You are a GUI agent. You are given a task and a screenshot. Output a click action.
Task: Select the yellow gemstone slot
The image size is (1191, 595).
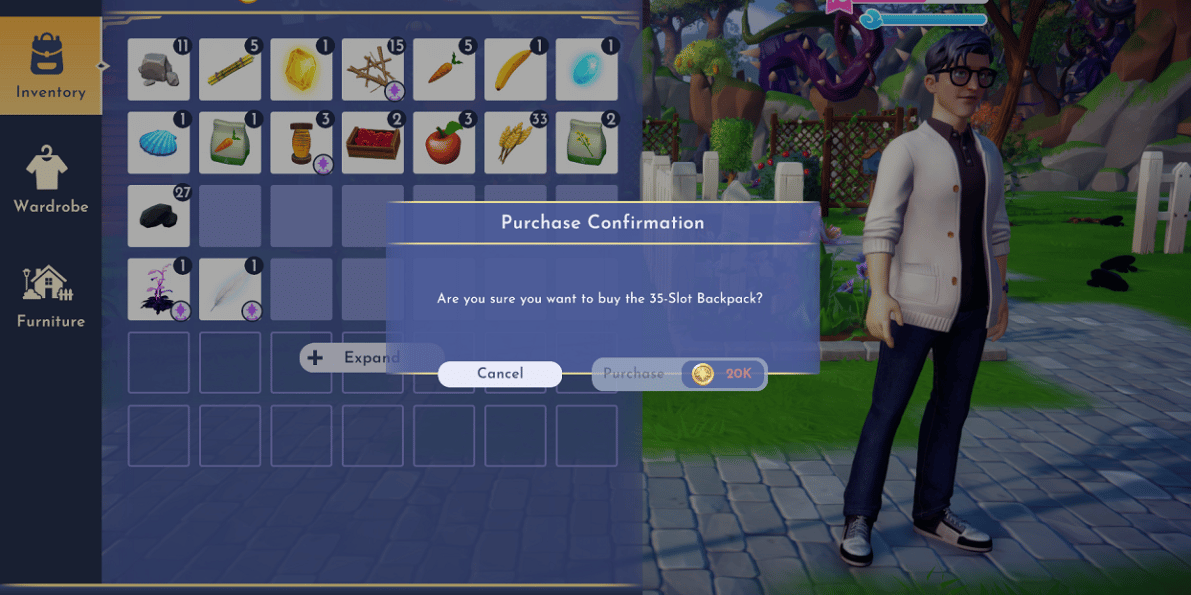pos(301,70)
